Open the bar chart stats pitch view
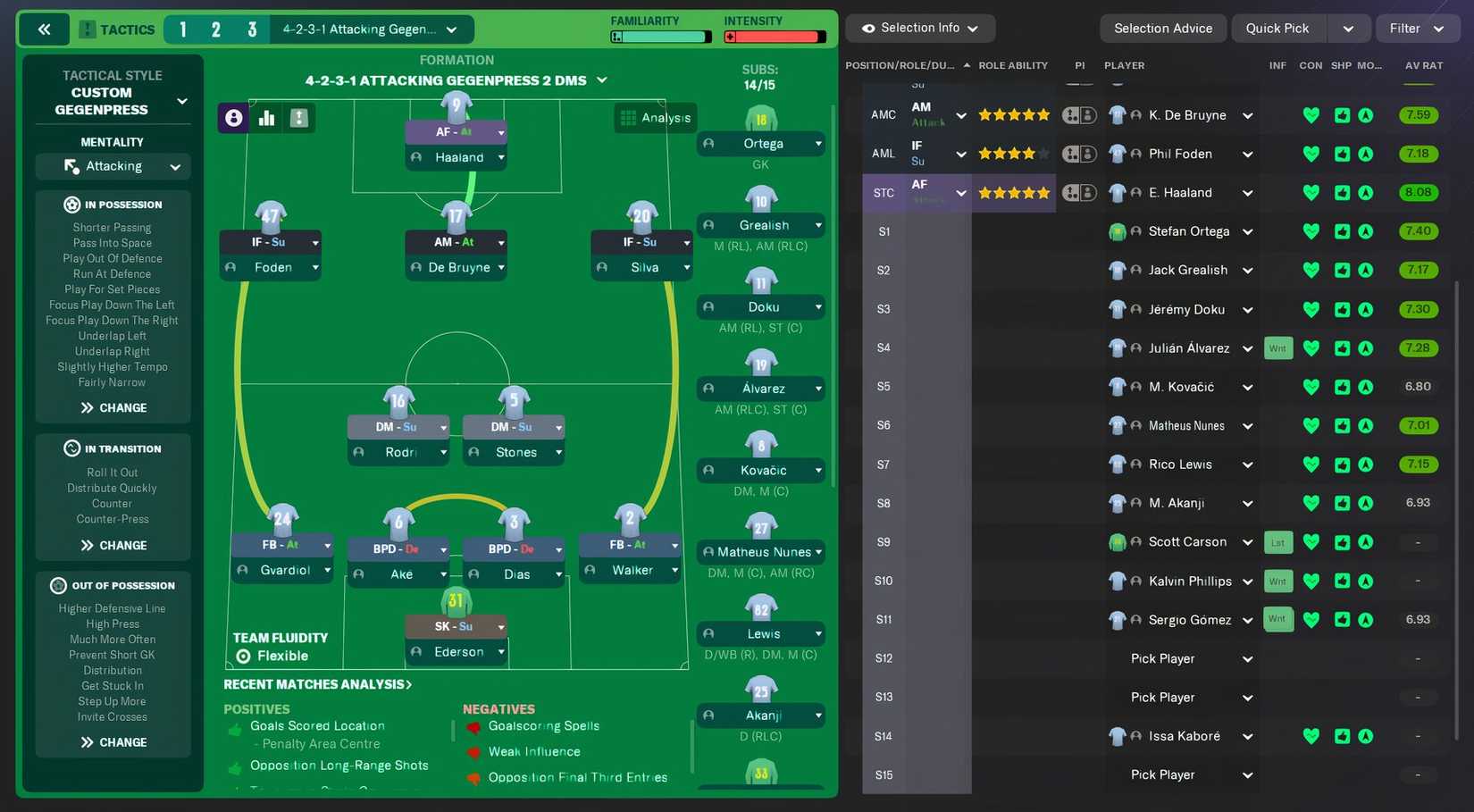 (x=265, y=117)
